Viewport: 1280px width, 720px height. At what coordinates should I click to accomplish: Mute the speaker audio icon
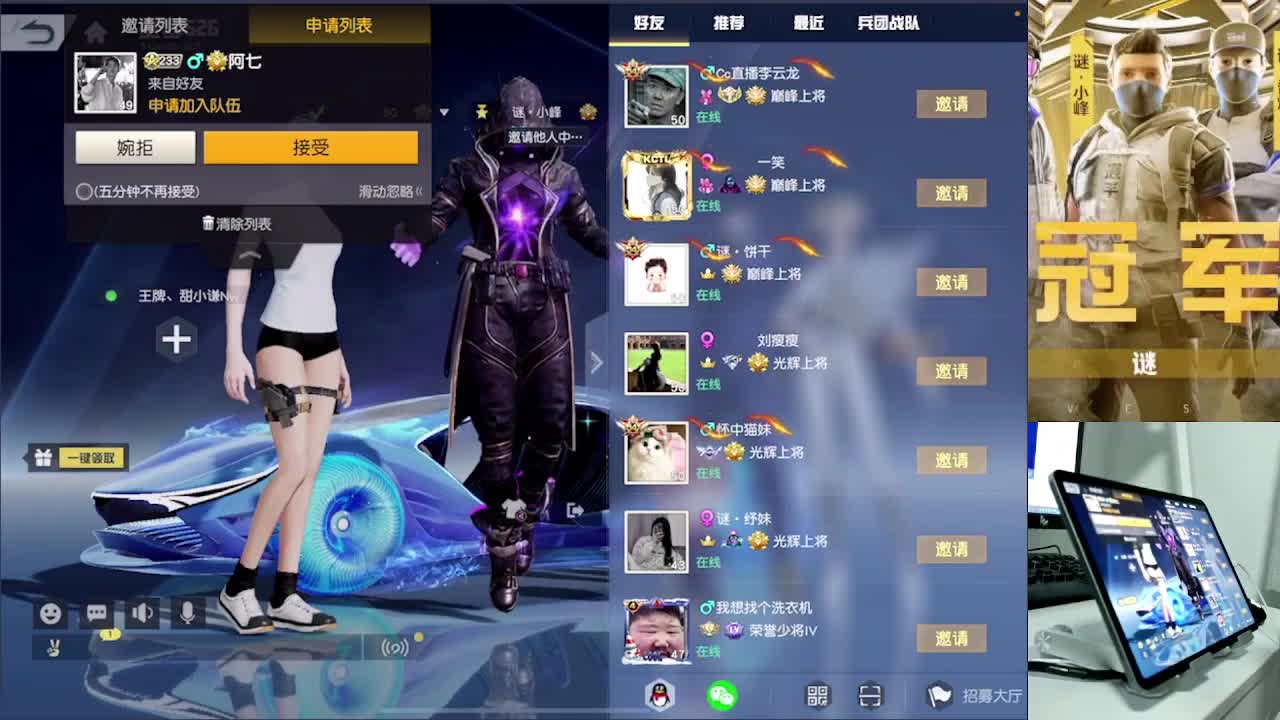142,613
